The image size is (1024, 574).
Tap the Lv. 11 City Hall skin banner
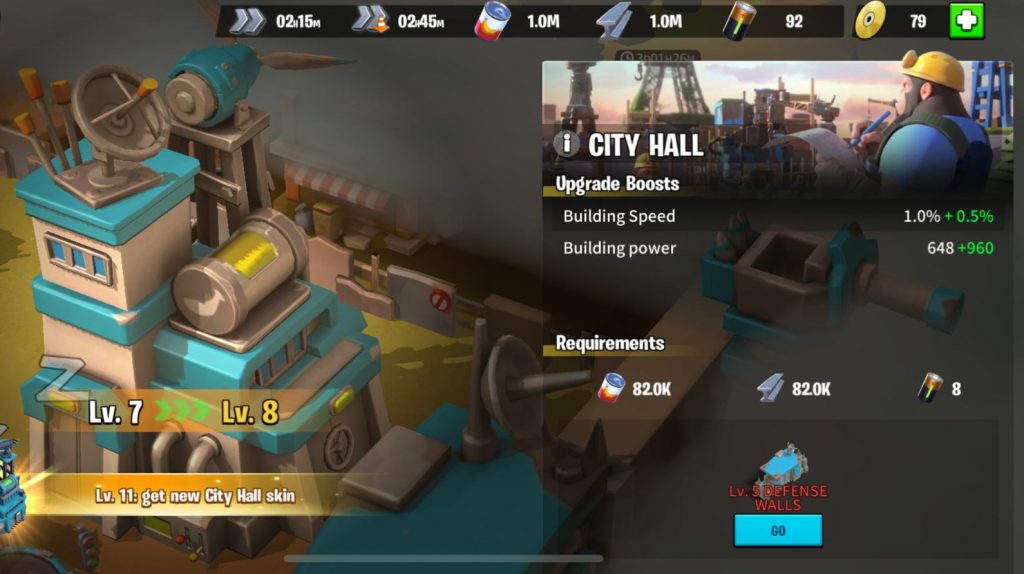tap(195, 496)
